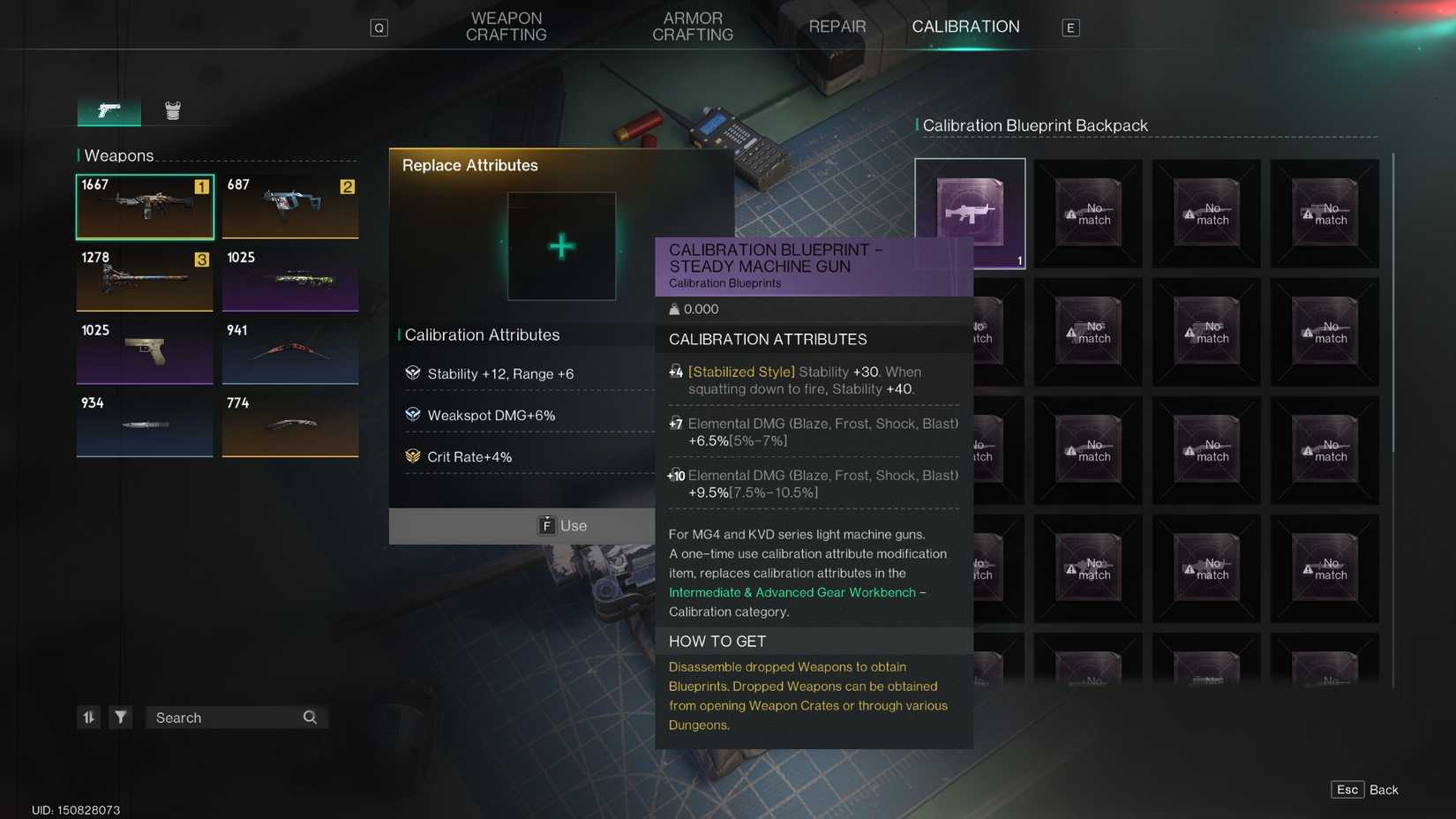Click the badge icon next to Crit Rate+4%
Viewport: 1456px width, 819px height.
412,456
